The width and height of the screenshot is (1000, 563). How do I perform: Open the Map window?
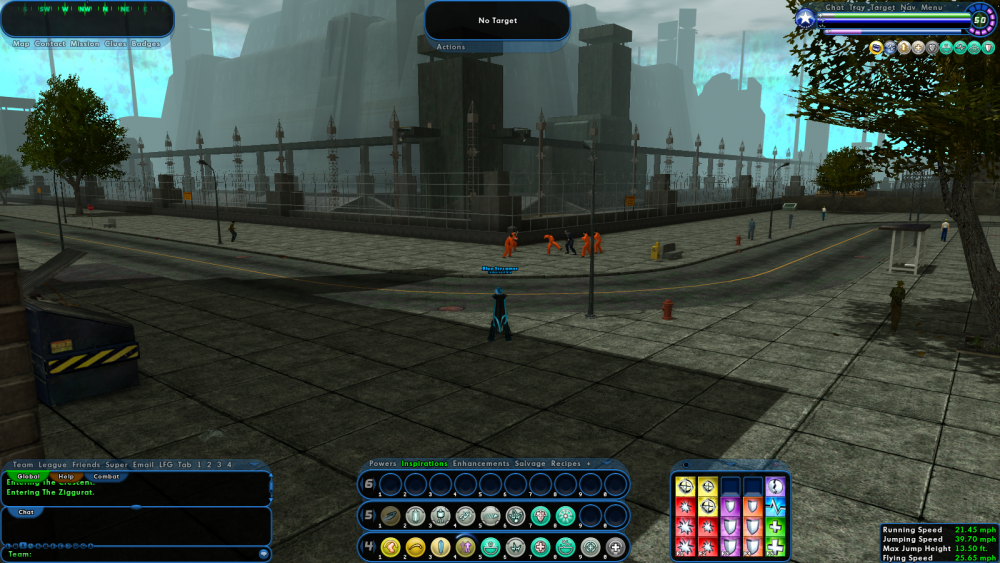click(x=21, y=44)
